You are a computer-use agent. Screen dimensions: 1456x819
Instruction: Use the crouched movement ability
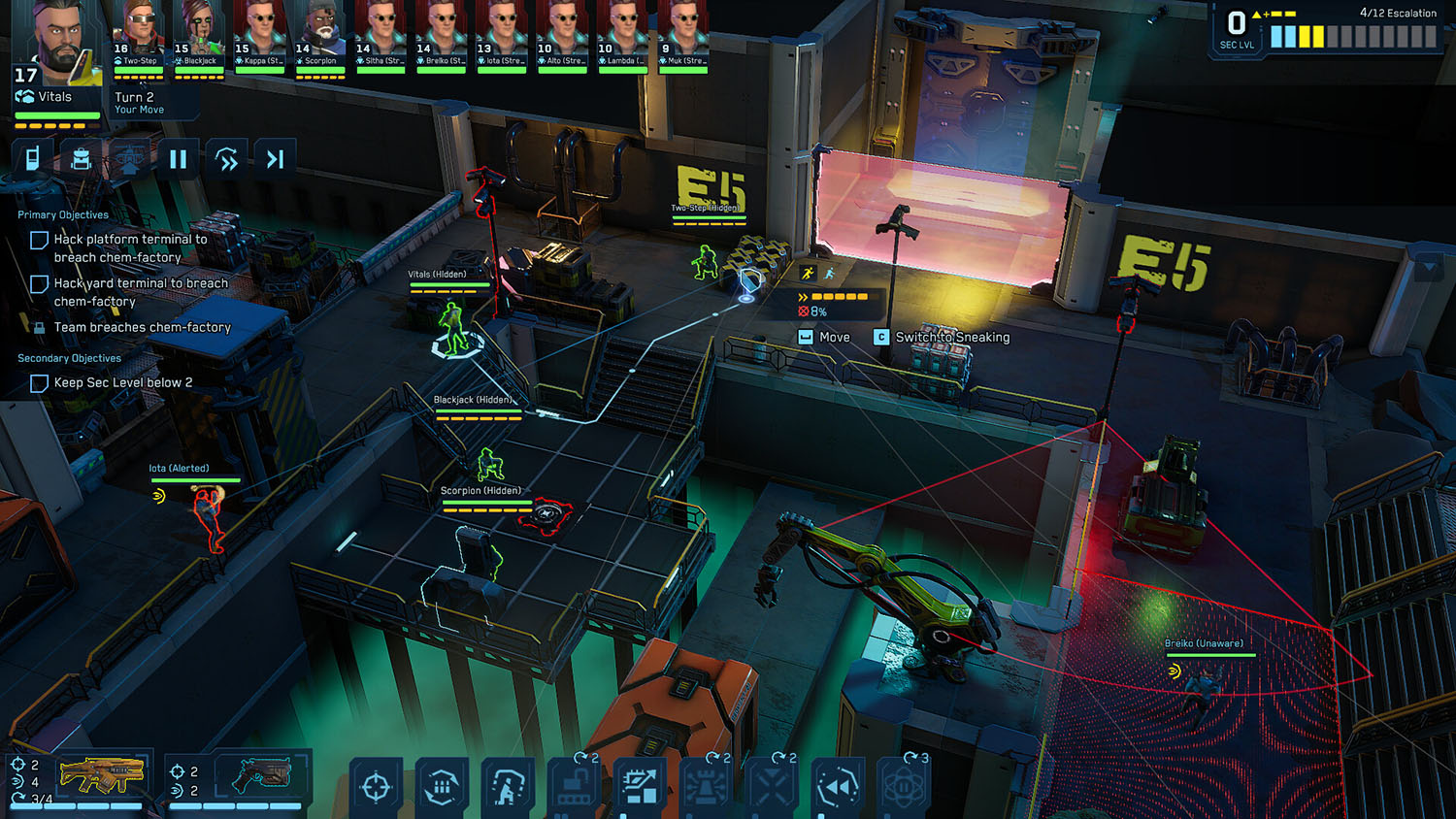point(507,788)
